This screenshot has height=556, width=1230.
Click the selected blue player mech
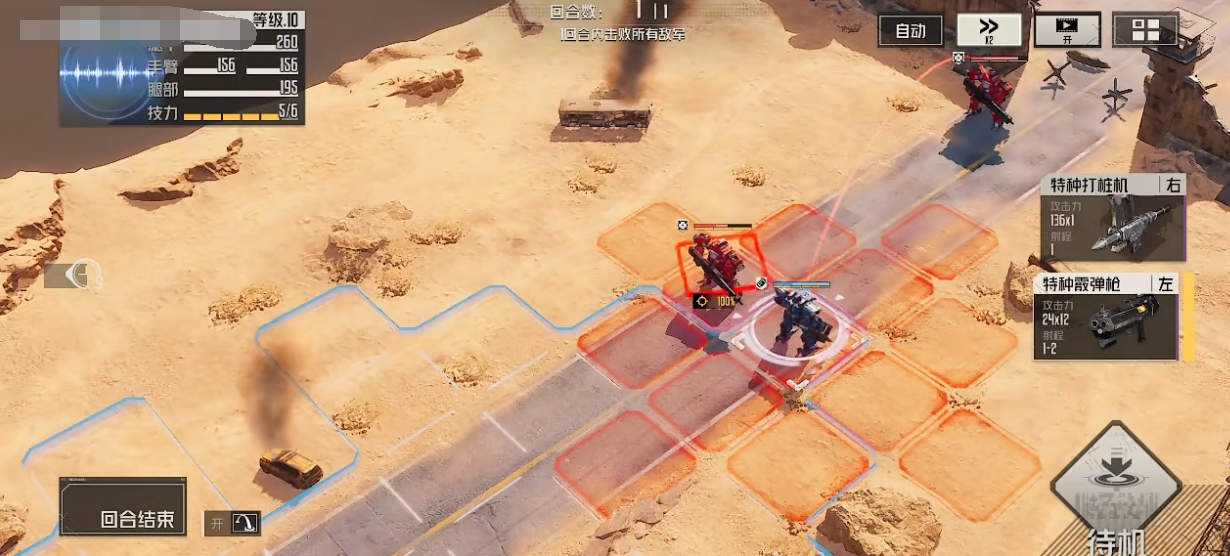pos(800,320)
